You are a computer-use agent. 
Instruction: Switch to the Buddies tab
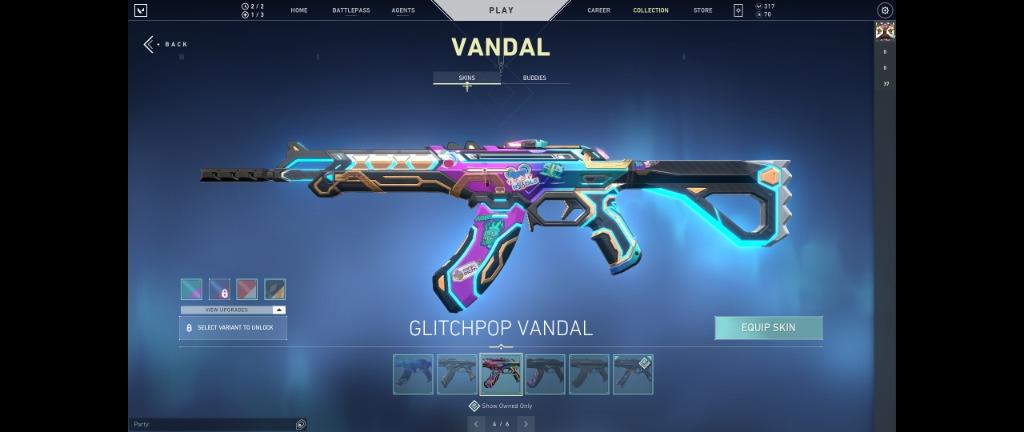[534, 77]
